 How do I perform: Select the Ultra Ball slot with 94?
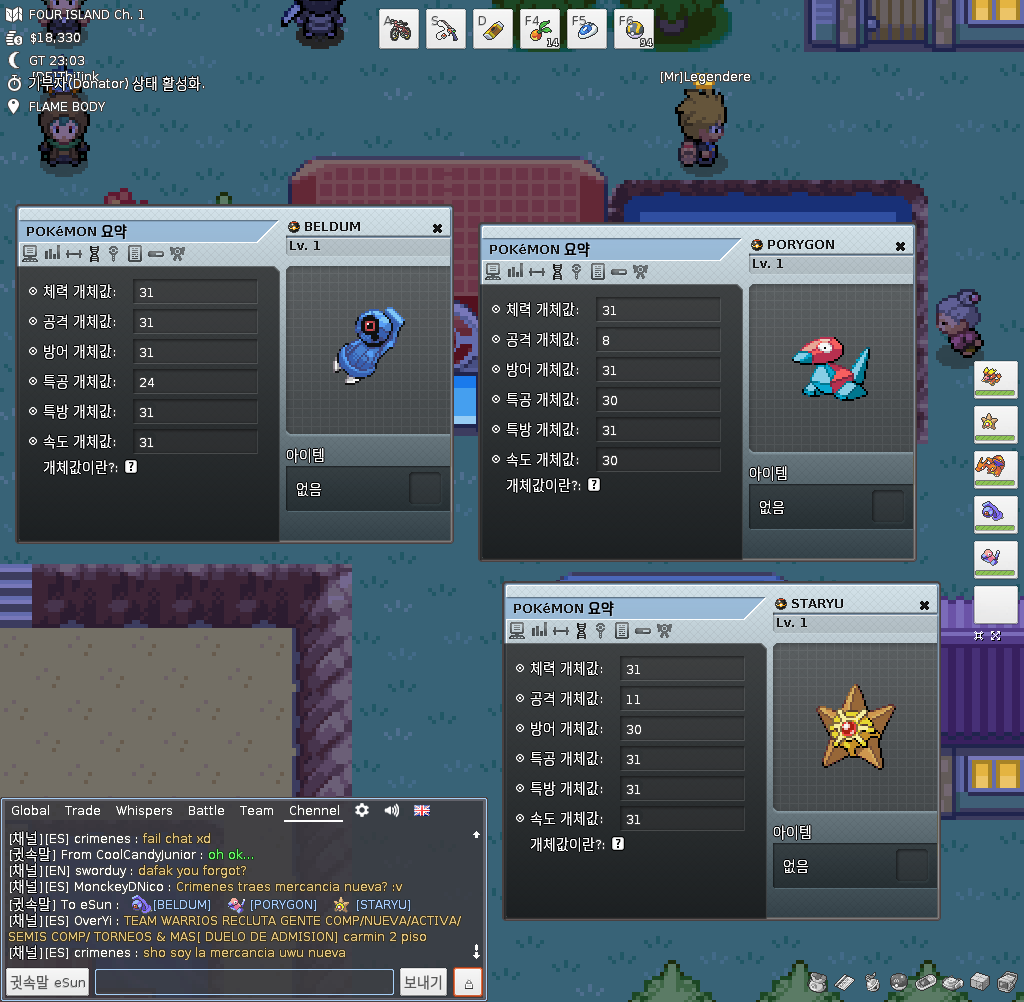[x=633, y=29]
